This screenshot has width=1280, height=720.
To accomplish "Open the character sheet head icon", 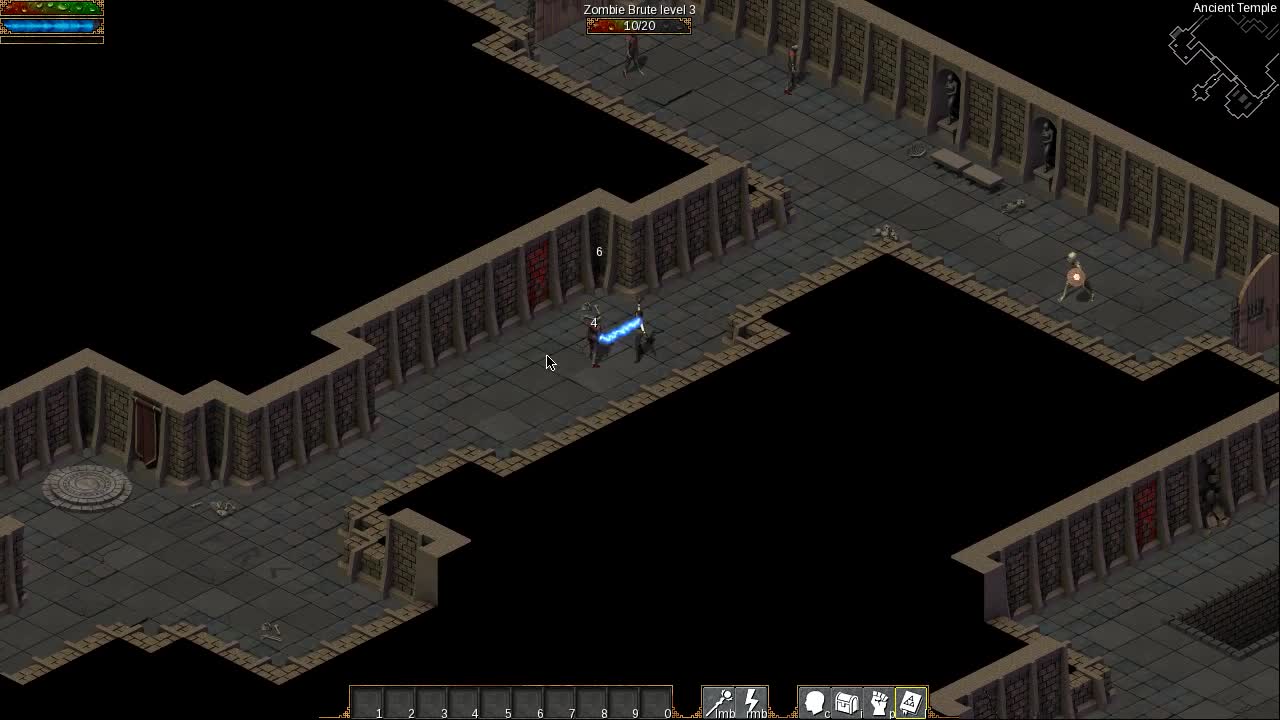I will click(x=814, y=700).
